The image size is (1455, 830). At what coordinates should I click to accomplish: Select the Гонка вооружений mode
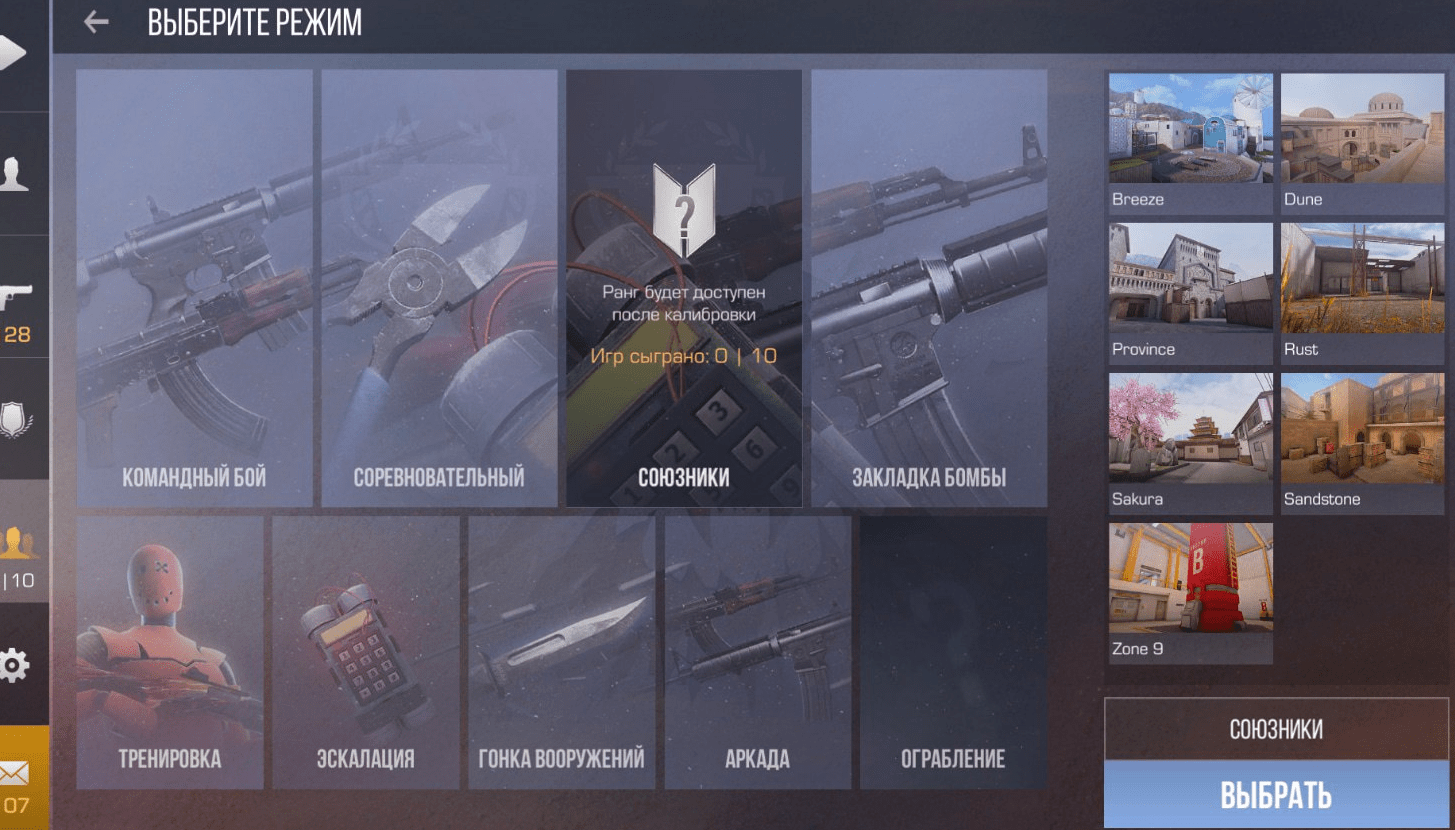coord(562,652)
